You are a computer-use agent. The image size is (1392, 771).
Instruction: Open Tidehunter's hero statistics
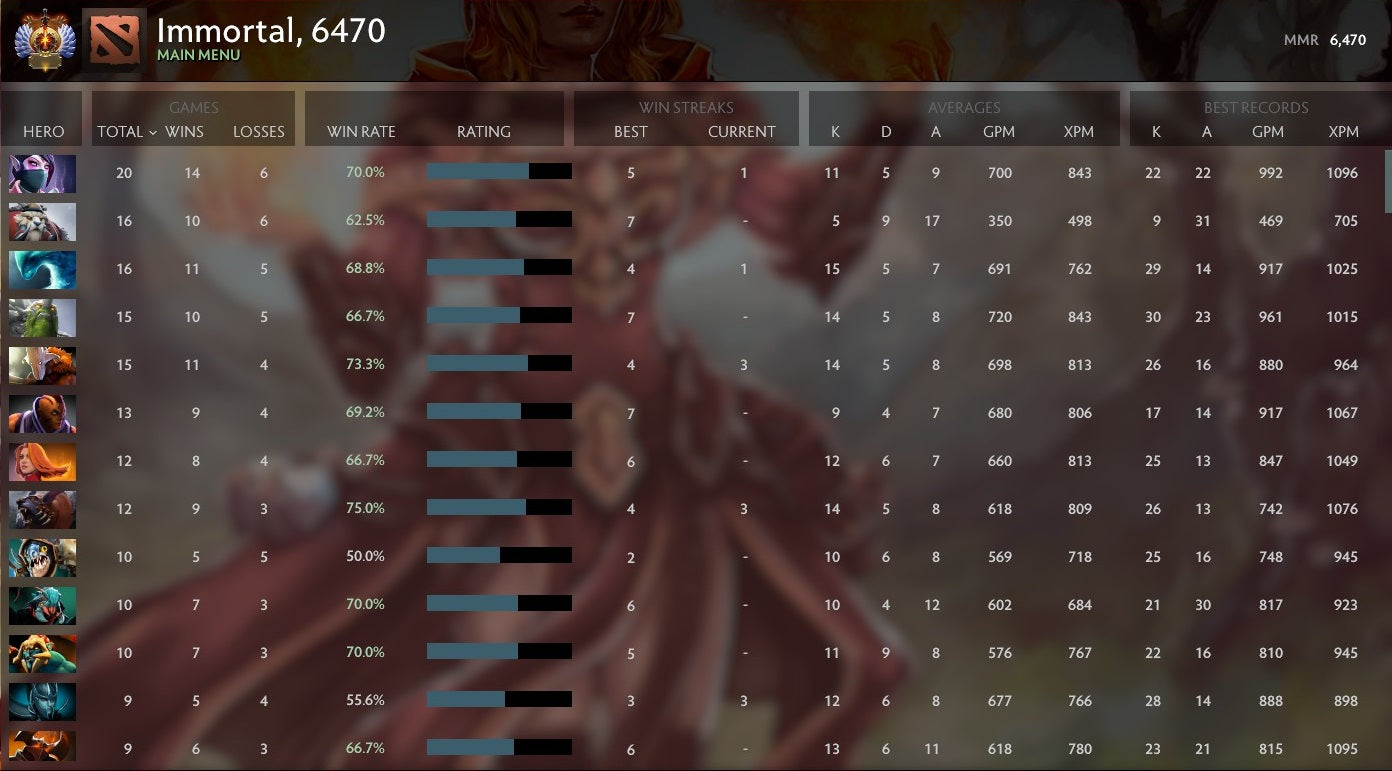(x=42, y=317)
